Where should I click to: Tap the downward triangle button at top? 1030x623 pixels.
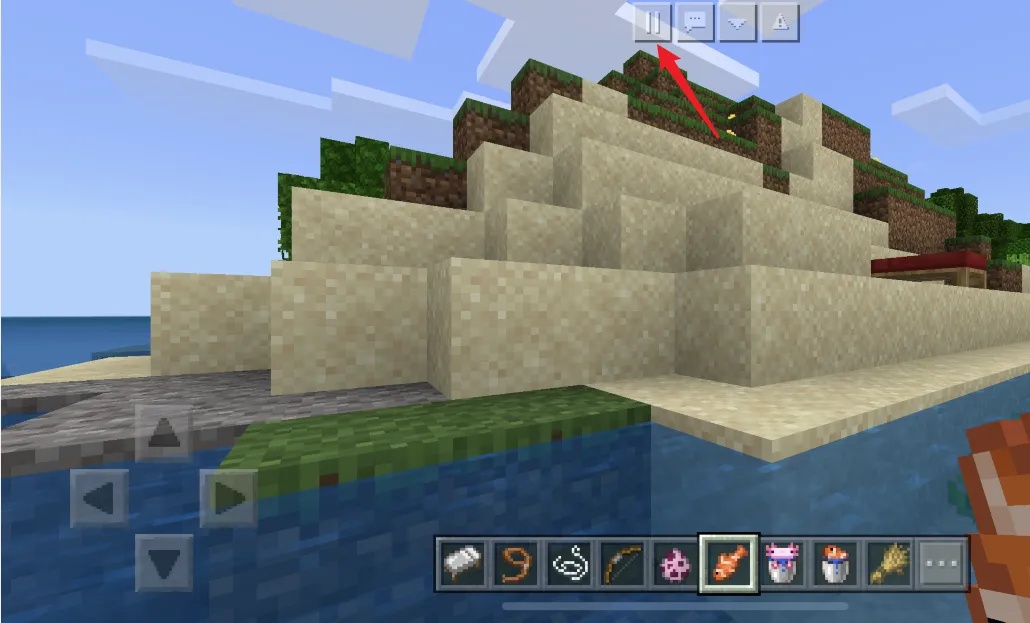737,23
